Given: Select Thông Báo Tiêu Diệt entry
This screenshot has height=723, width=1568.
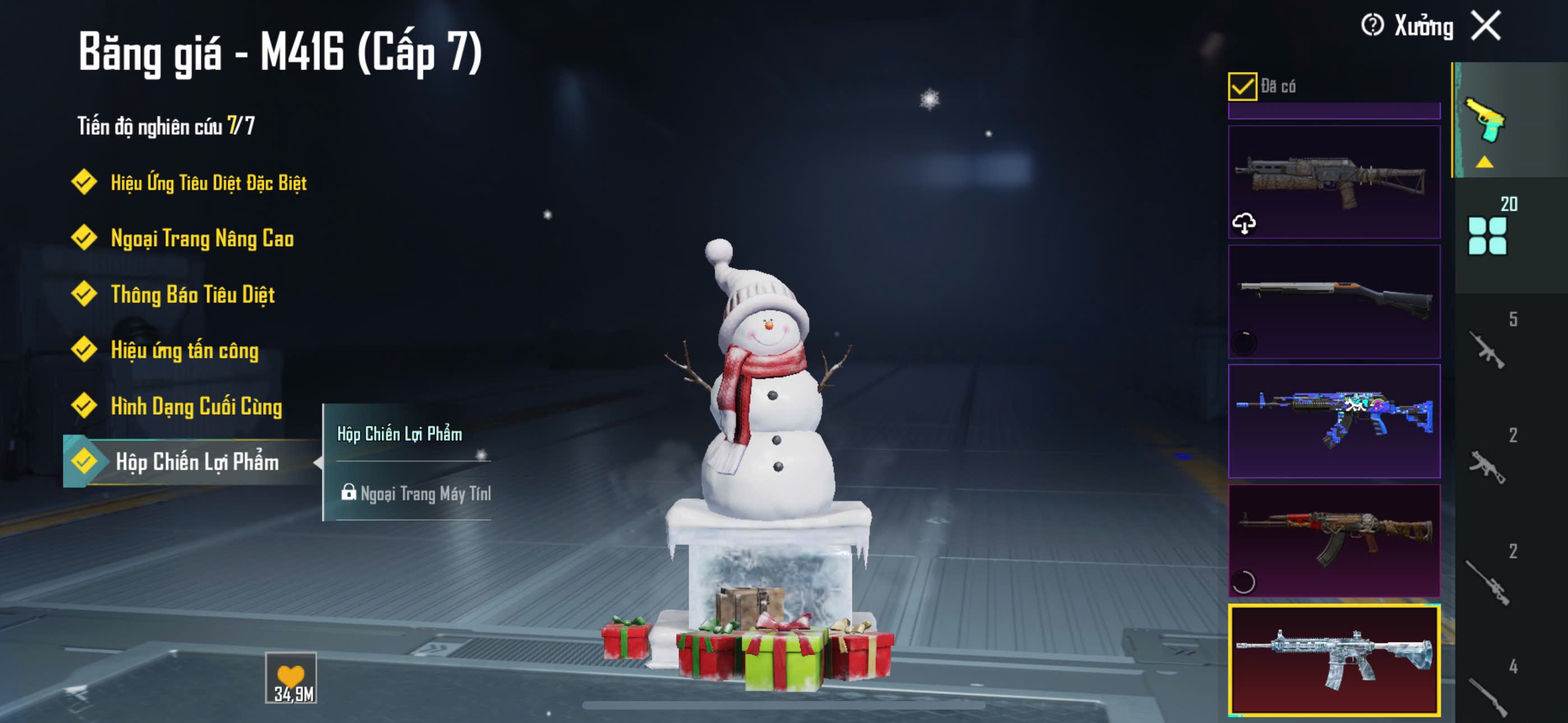Looking at the screenshot, I should [192, 295].
